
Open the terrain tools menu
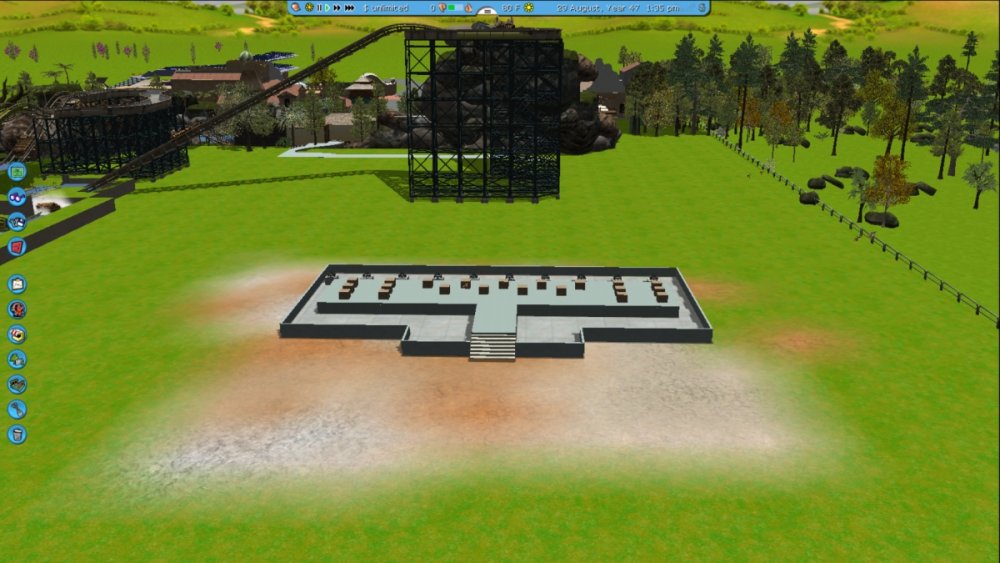(x=17, y=384)
